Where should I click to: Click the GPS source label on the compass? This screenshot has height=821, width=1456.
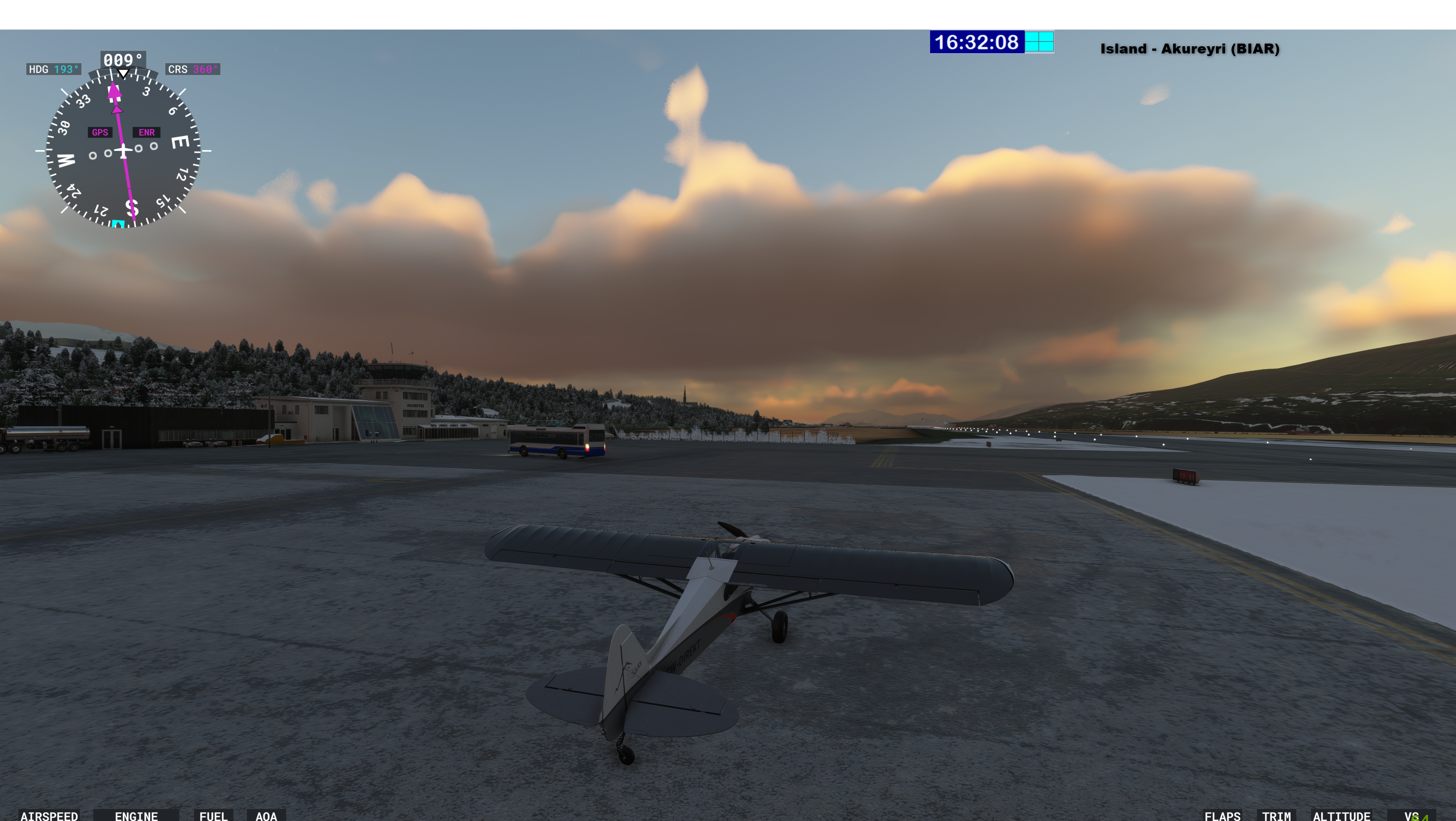100,132
